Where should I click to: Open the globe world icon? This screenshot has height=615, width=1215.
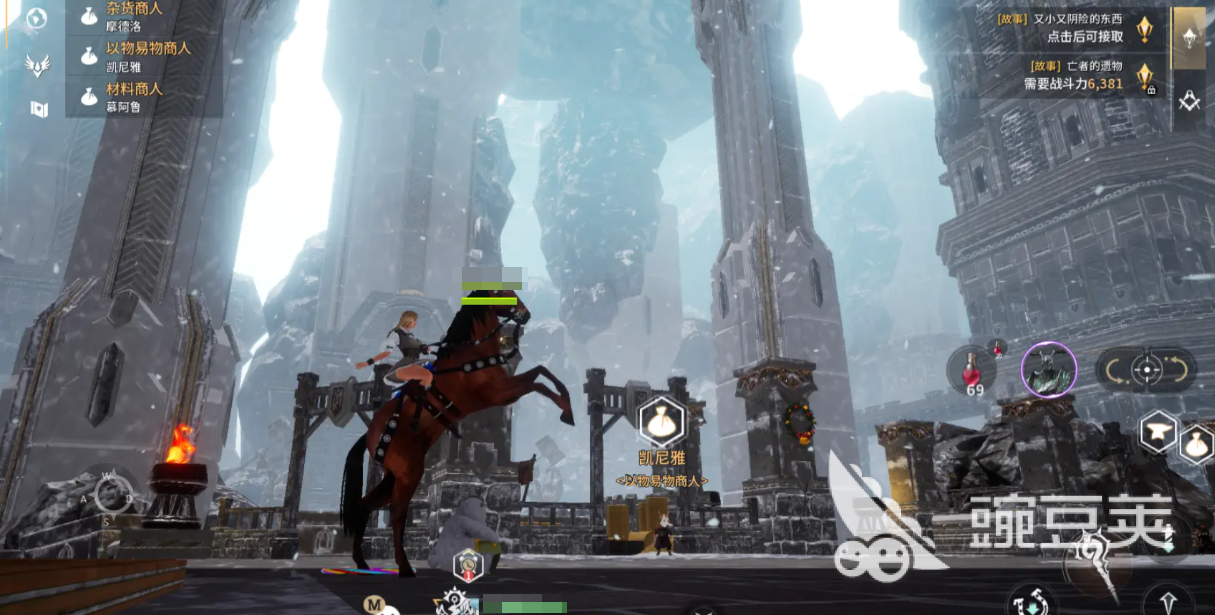(x=38, y=18)
